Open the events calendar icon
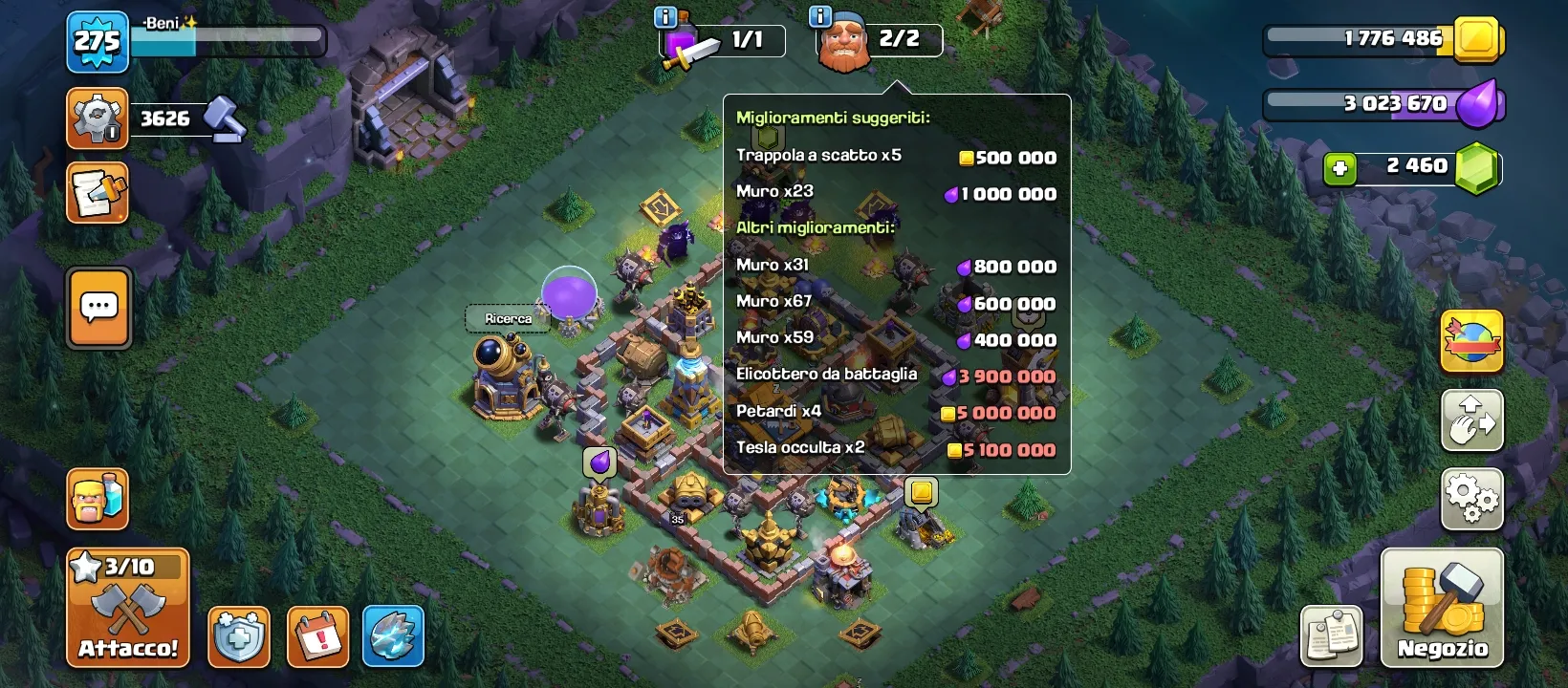The width and height of the screenshot is (1568, 688). [316, 634]
